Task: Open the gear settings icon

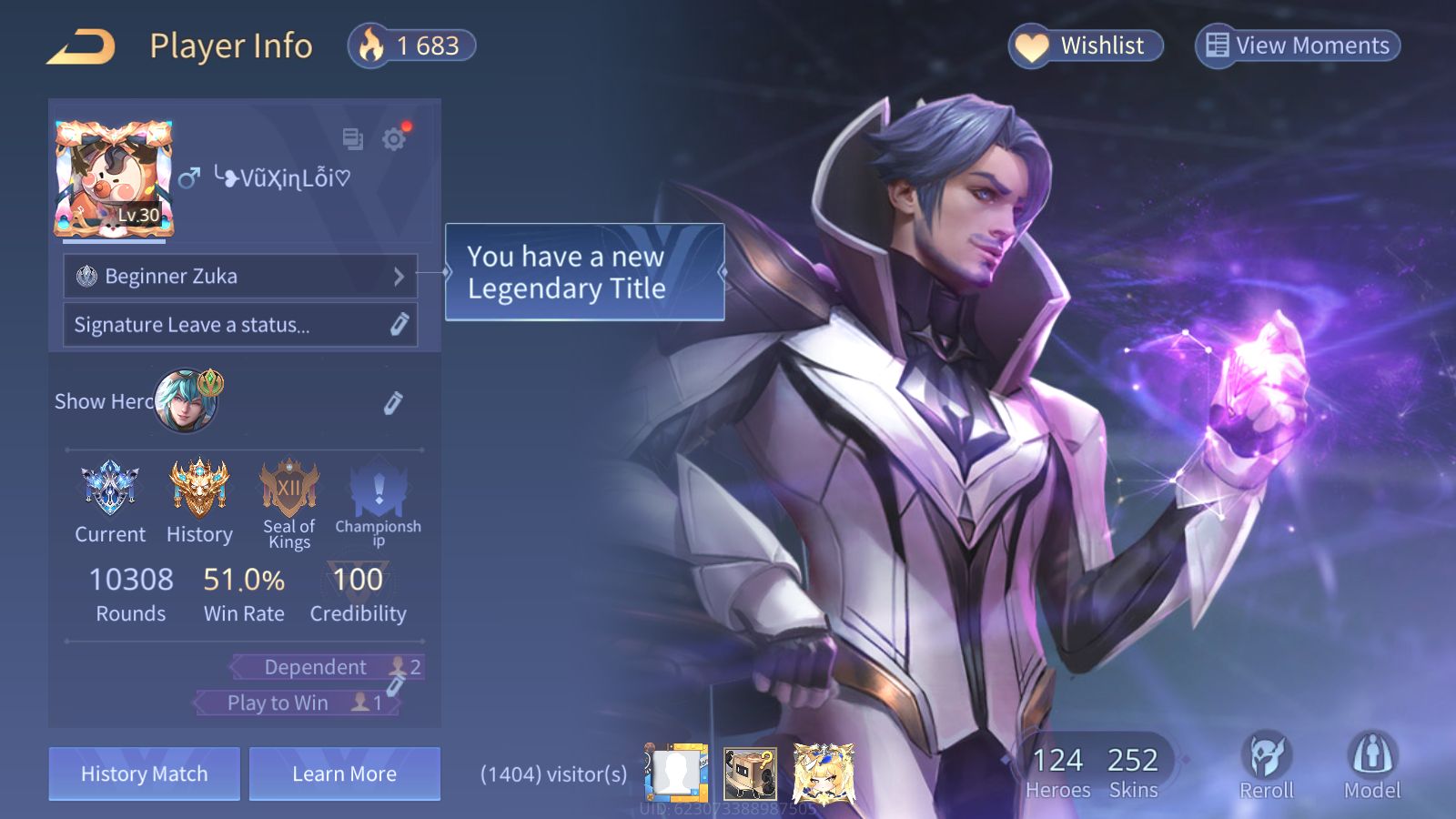Action: pyautogui.click(x=394, y=139)
